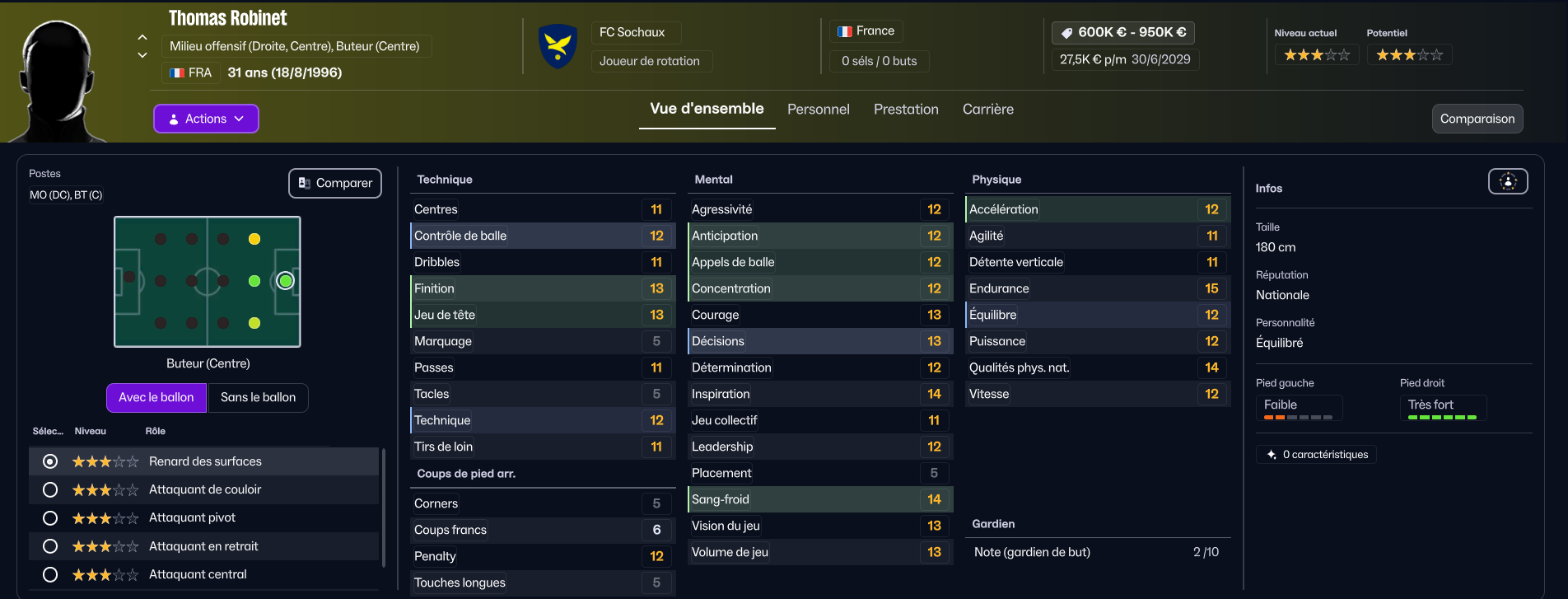
Task: Go to the previous player with up arrow
Action: (x=142, y=37)
